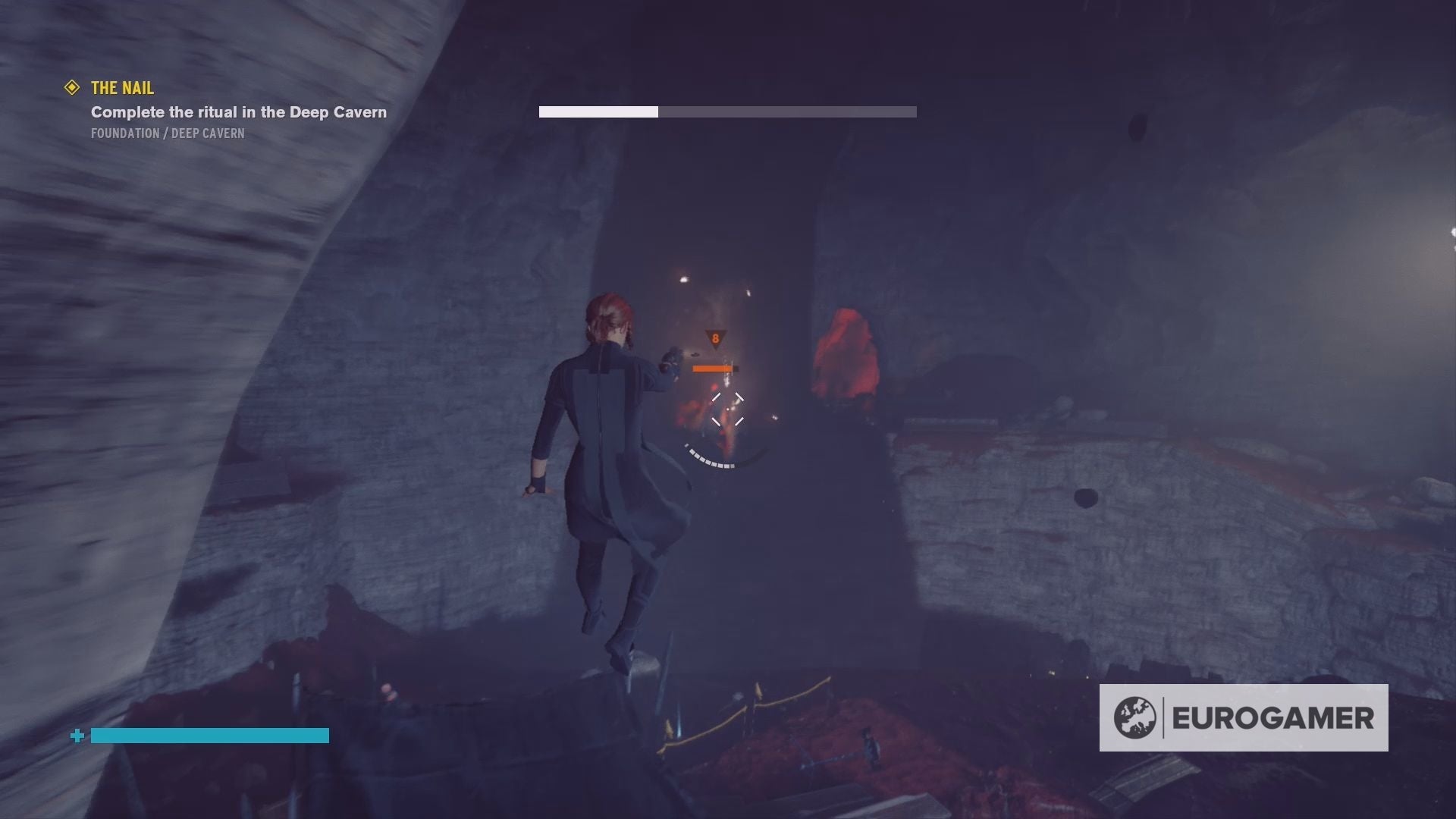The width and height of the screenshot is (1456, 819).
Task: Expand the FOUNDATION / DEEP CAVERN location label
Action: pyautogui.click(x=167, y=133)
